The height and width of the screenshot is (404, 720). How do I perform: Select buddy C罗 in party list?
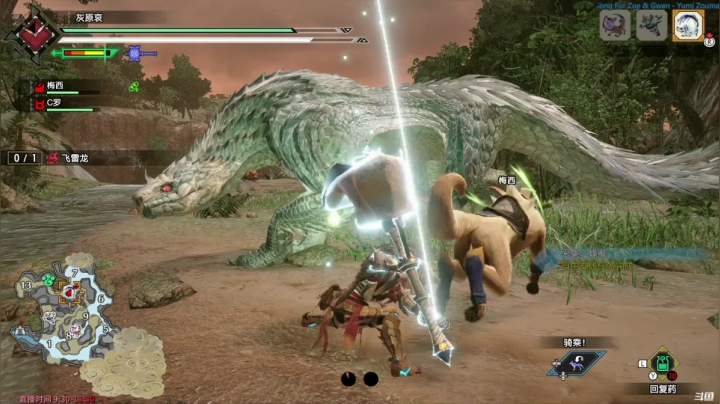(56, 103)
